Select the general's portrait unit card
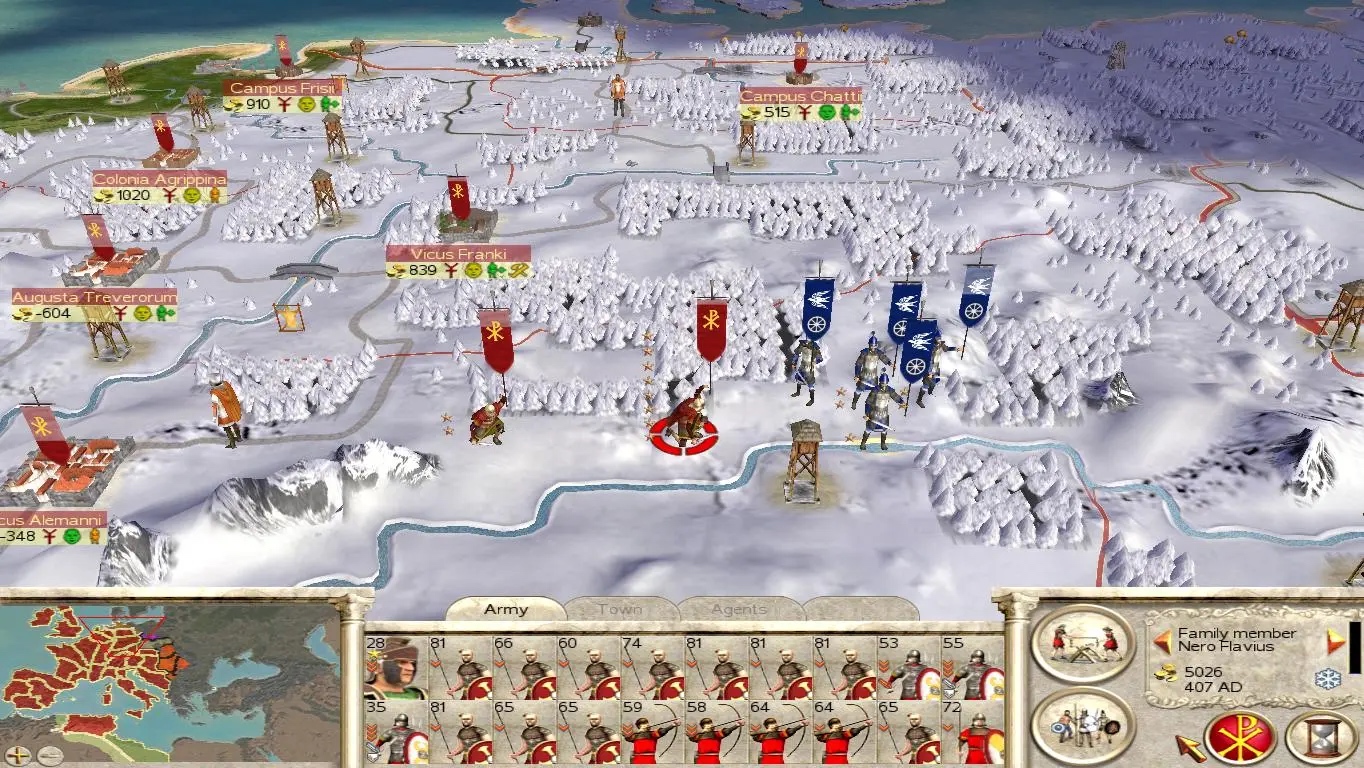Screen dimensions: 1364x768 click(x=396, y=667)
